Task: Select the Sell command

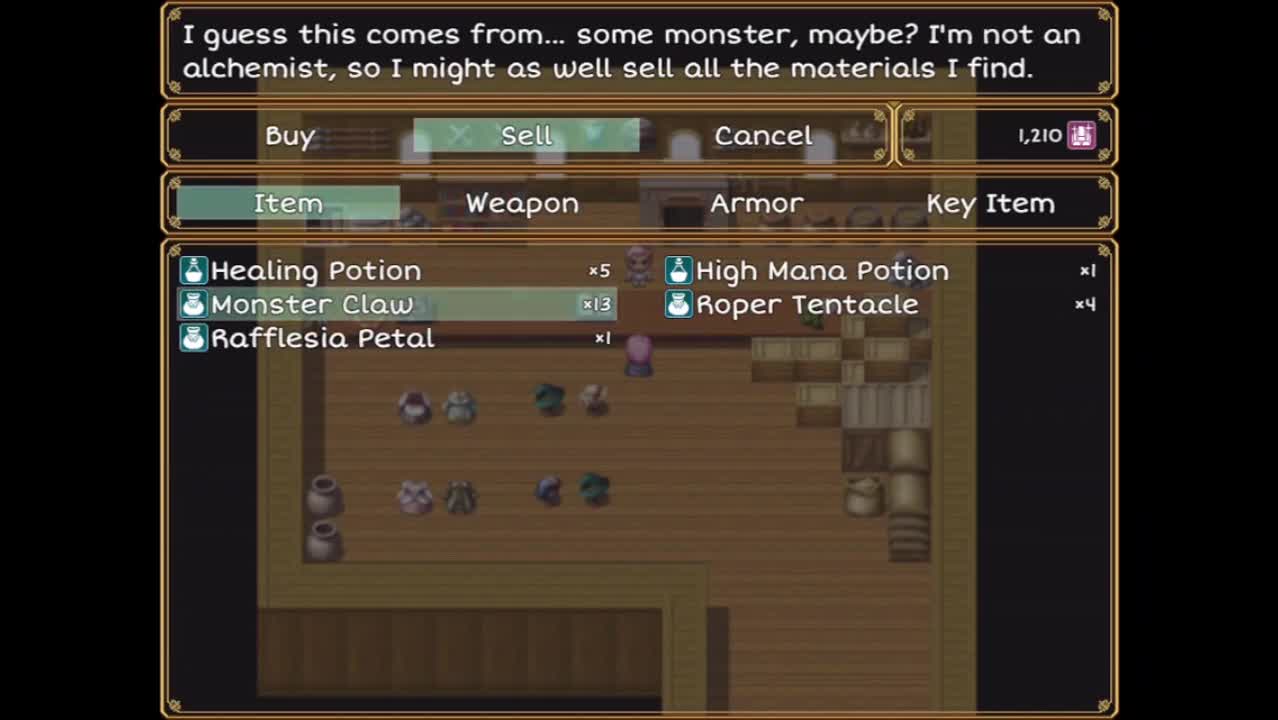Action: tap(526, 136)
